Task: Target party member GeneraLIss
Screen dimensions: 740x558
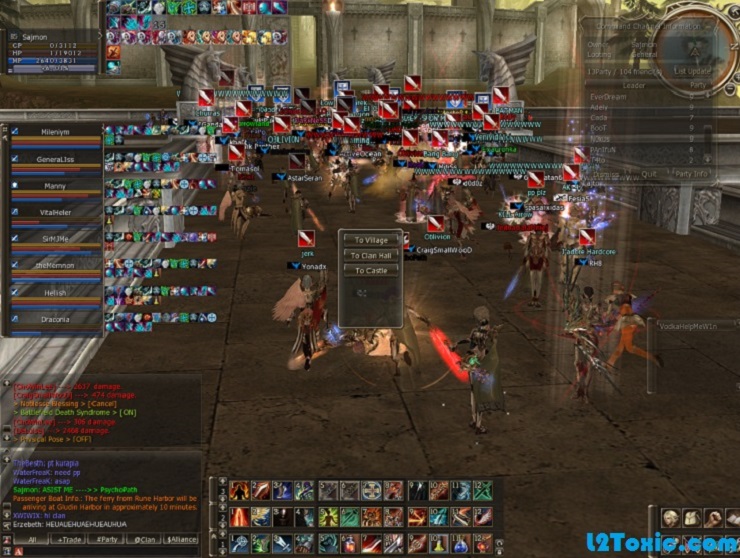Action: click(55, 159)
